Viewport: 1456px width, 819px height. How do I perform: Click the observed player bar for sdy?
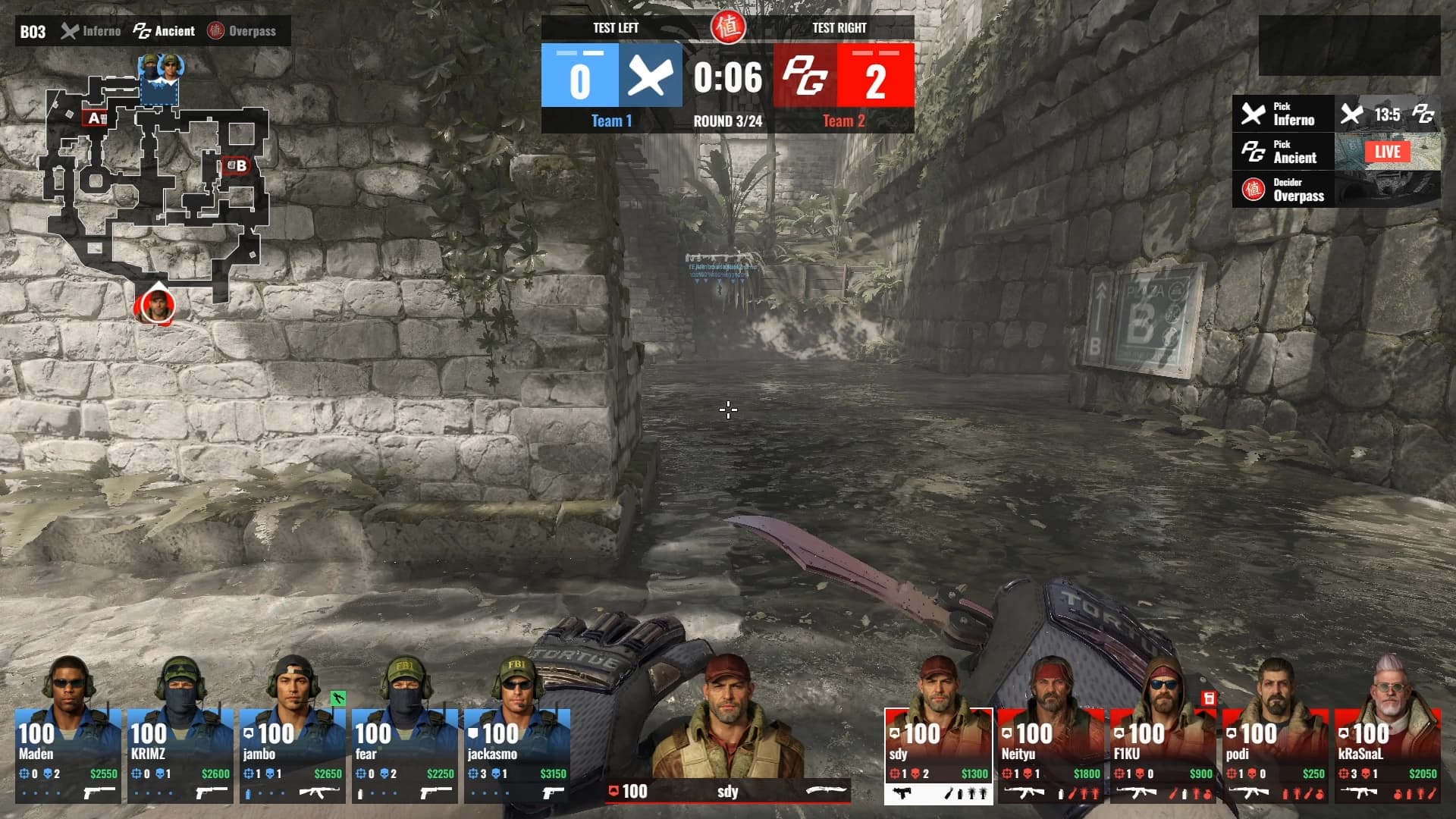(728, 792)
